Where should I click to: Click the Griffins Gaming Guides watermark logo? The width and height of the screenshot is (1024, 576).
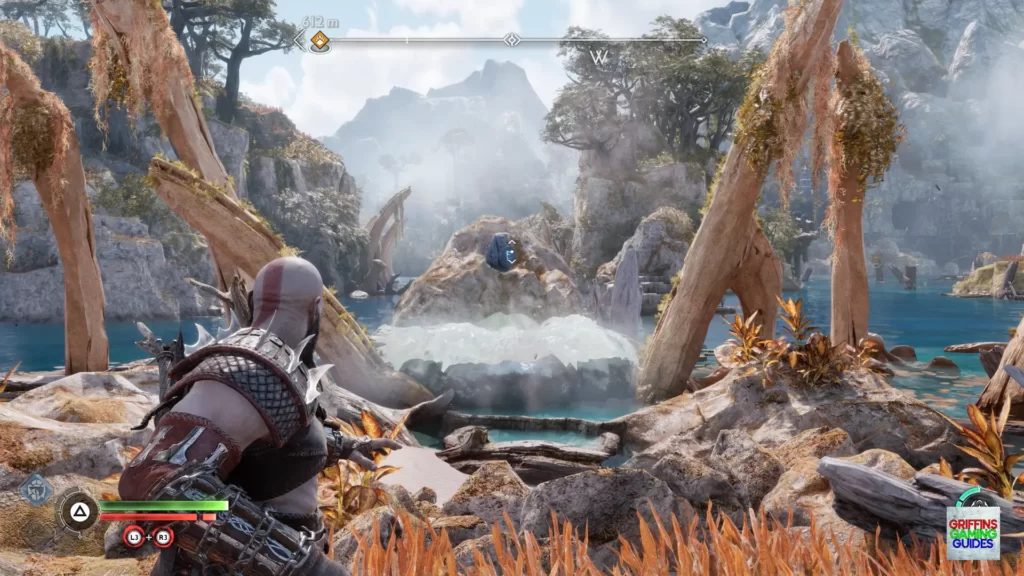(x=972, y=530)
